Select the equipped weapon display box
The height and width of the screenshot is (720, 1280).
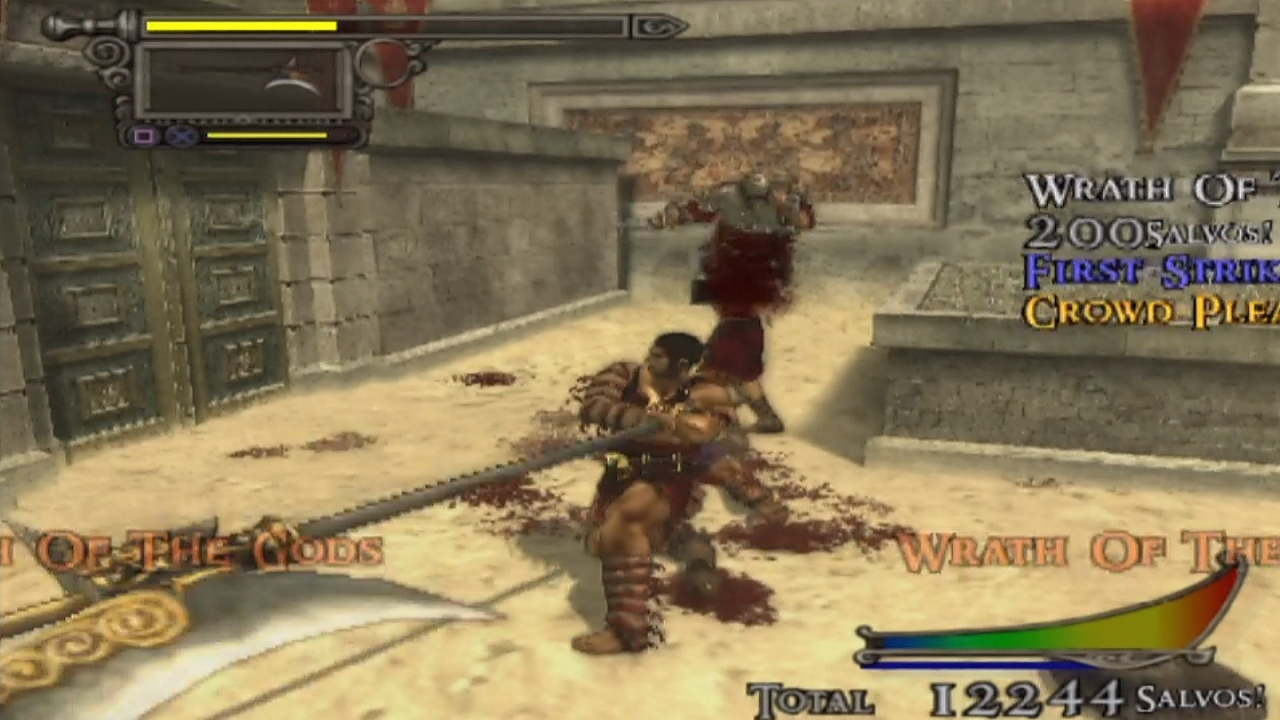click(x=243, y=82)
